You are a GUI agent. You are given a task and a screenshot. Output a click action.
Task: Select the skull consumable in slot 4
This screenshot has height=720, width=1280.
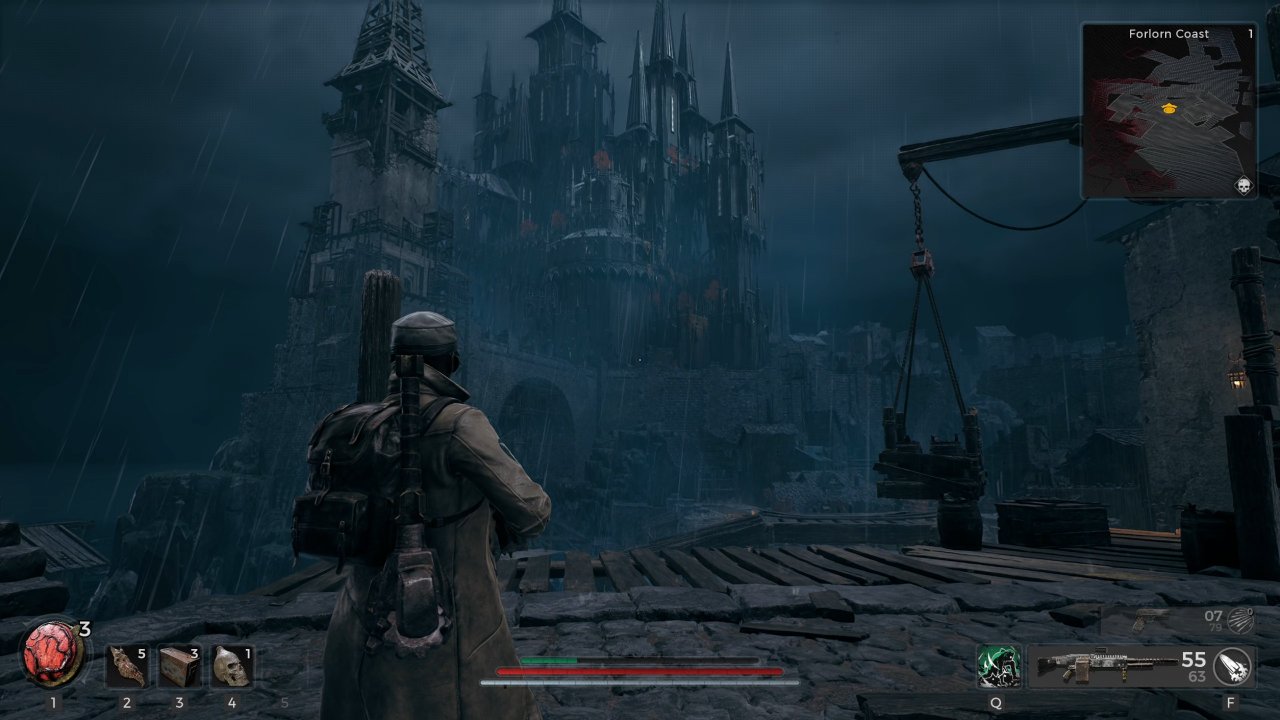(x=231, y=667)
